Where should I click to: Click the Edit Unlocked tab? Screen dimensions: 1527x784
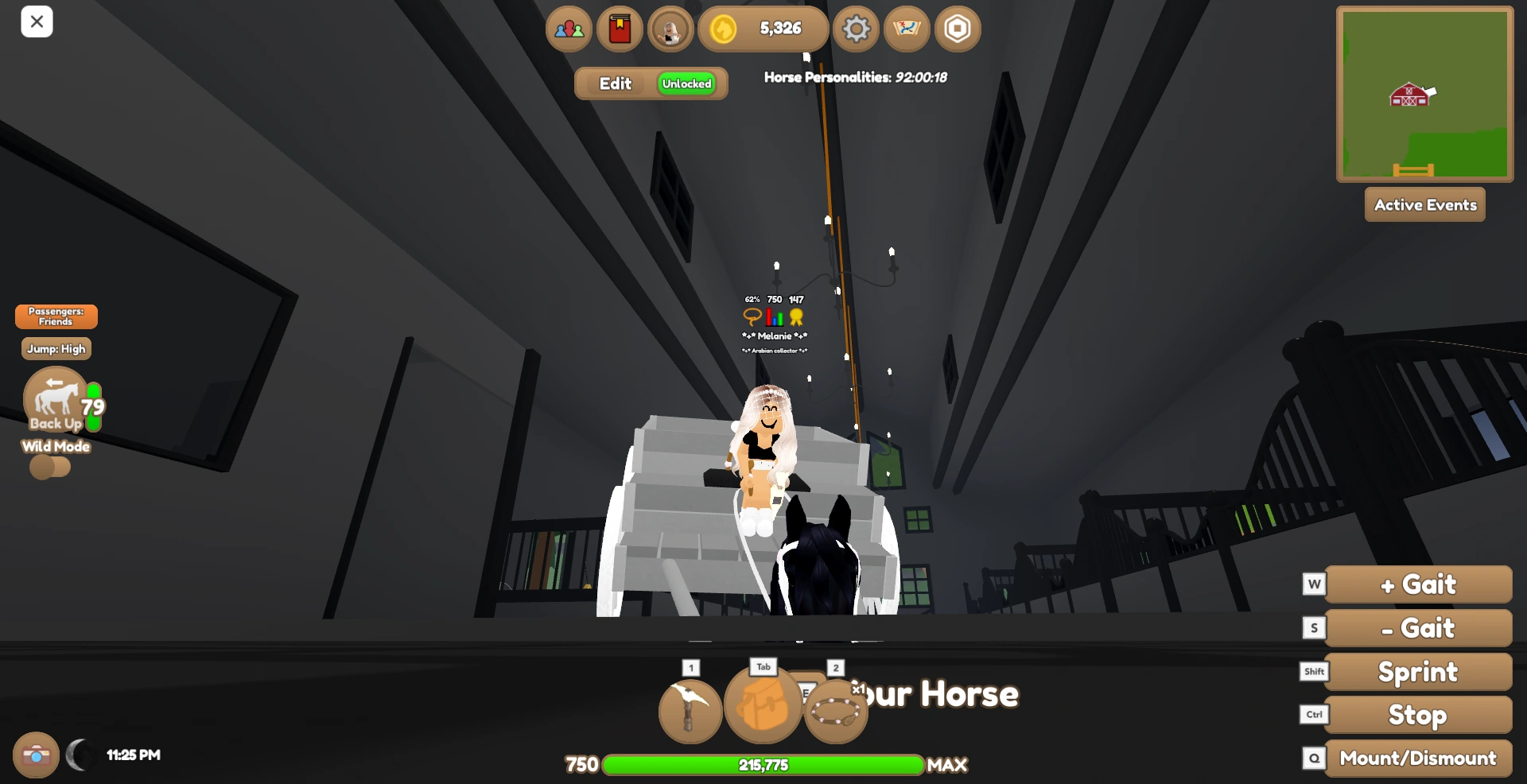[651, 83]
